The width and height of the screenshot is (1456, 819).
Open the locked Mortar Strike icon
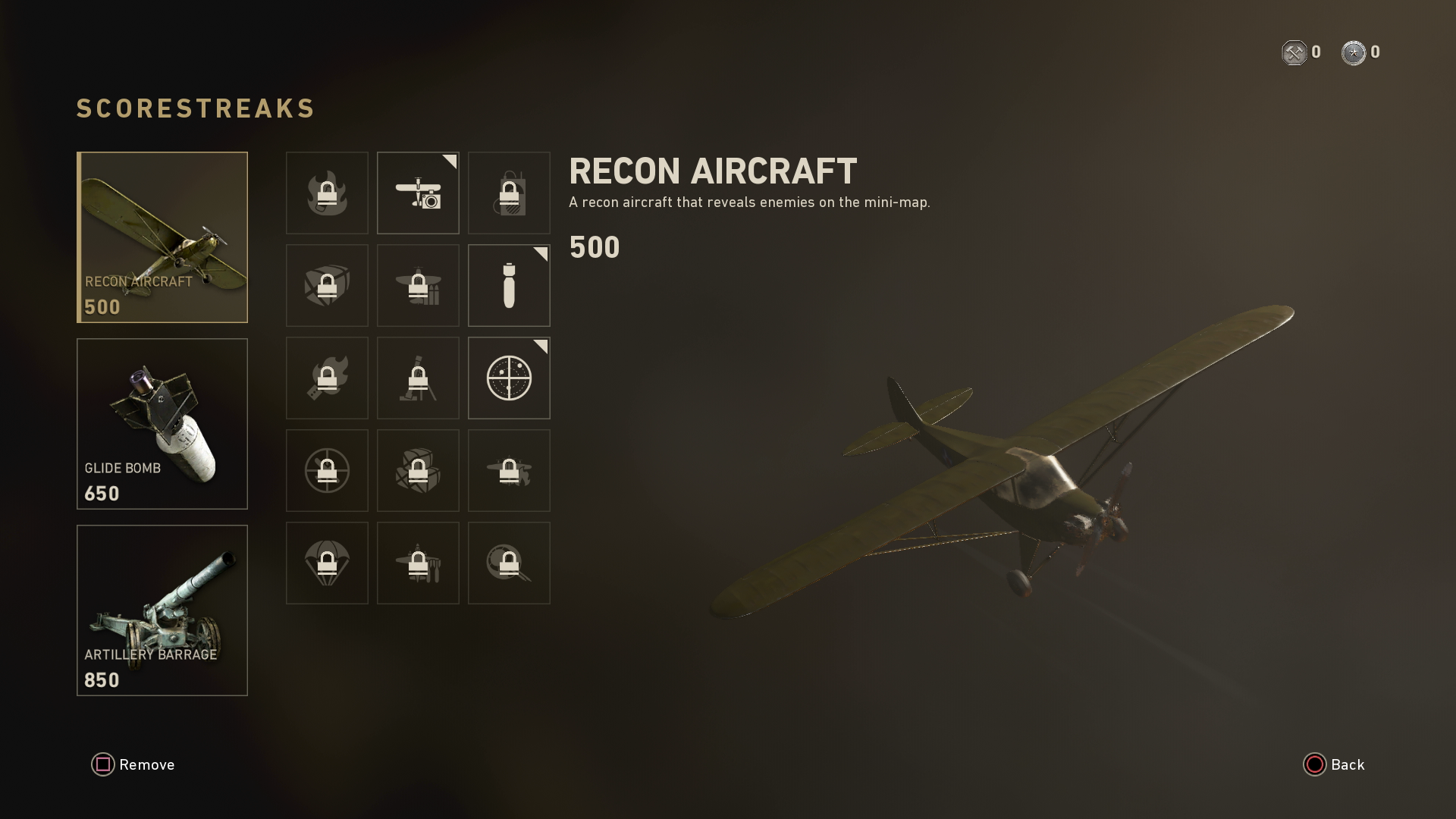coord(418,378)
